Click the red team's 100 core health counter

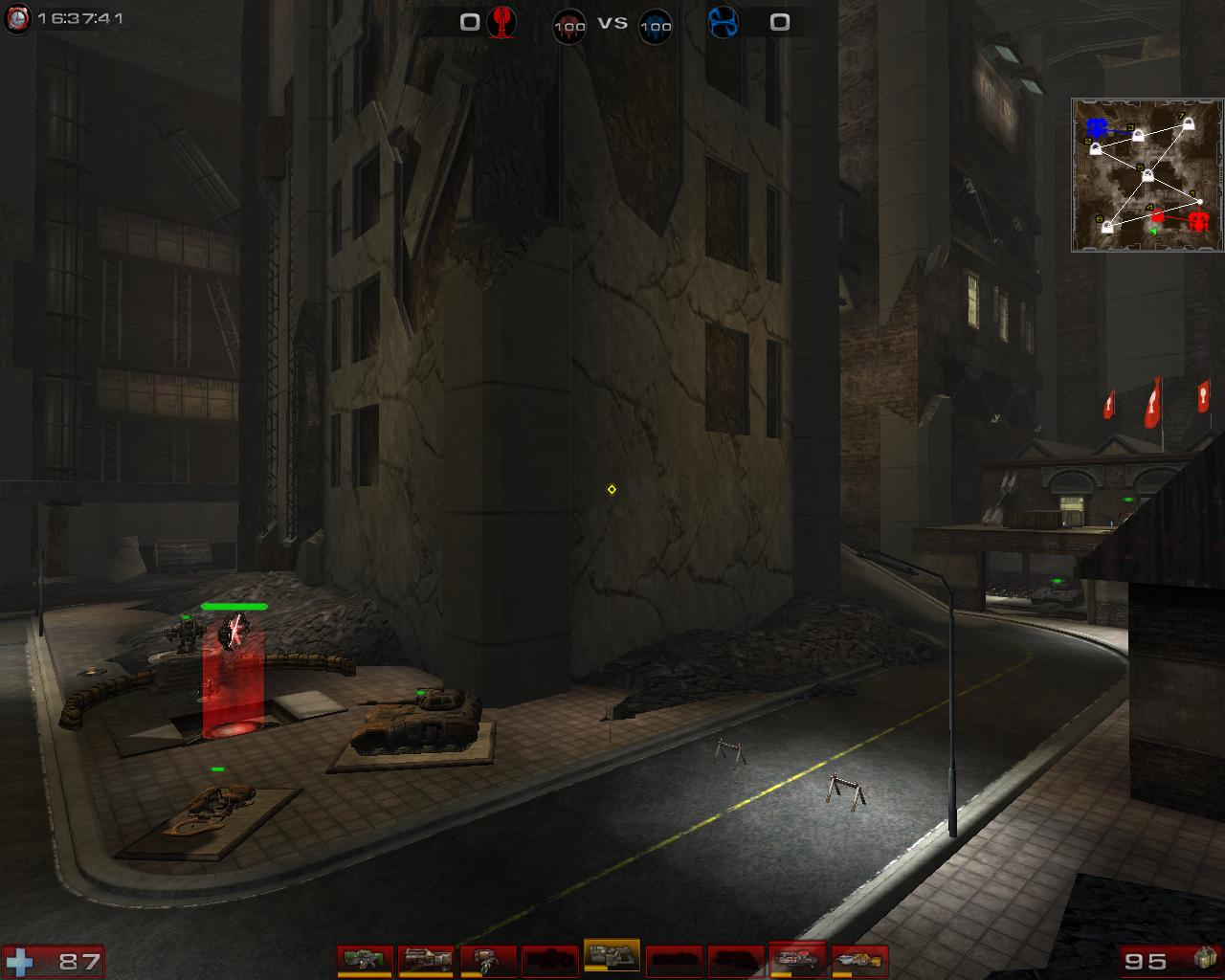[x=568, y=26]
